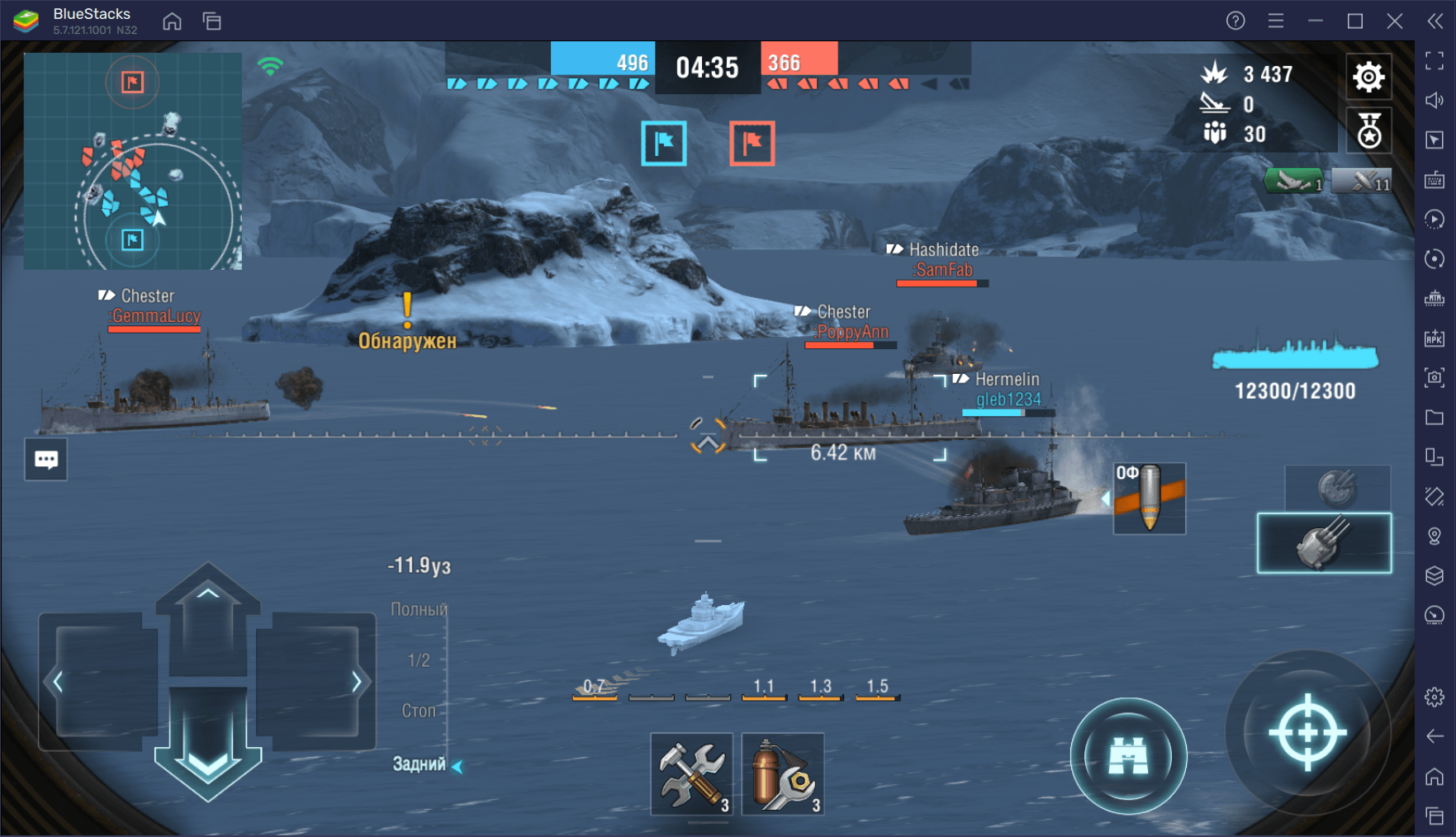Toggle the binoculars zoom view

tap(1128, 755)
